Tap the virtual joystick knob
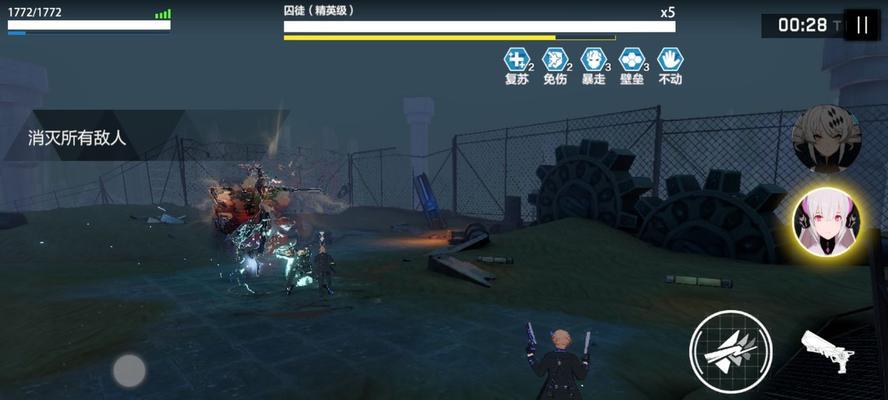Screen dimensions: 888x400 [129, 370]
